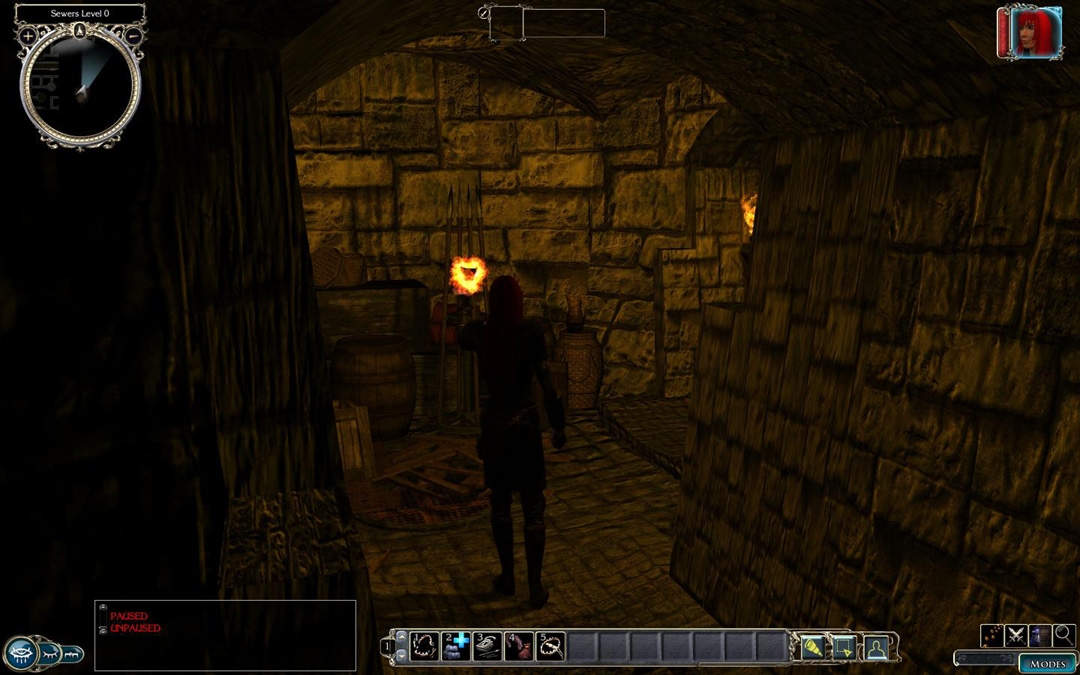
Task: Click the character silhouette button
Action: pyautogui.click(x=876, y=647)
